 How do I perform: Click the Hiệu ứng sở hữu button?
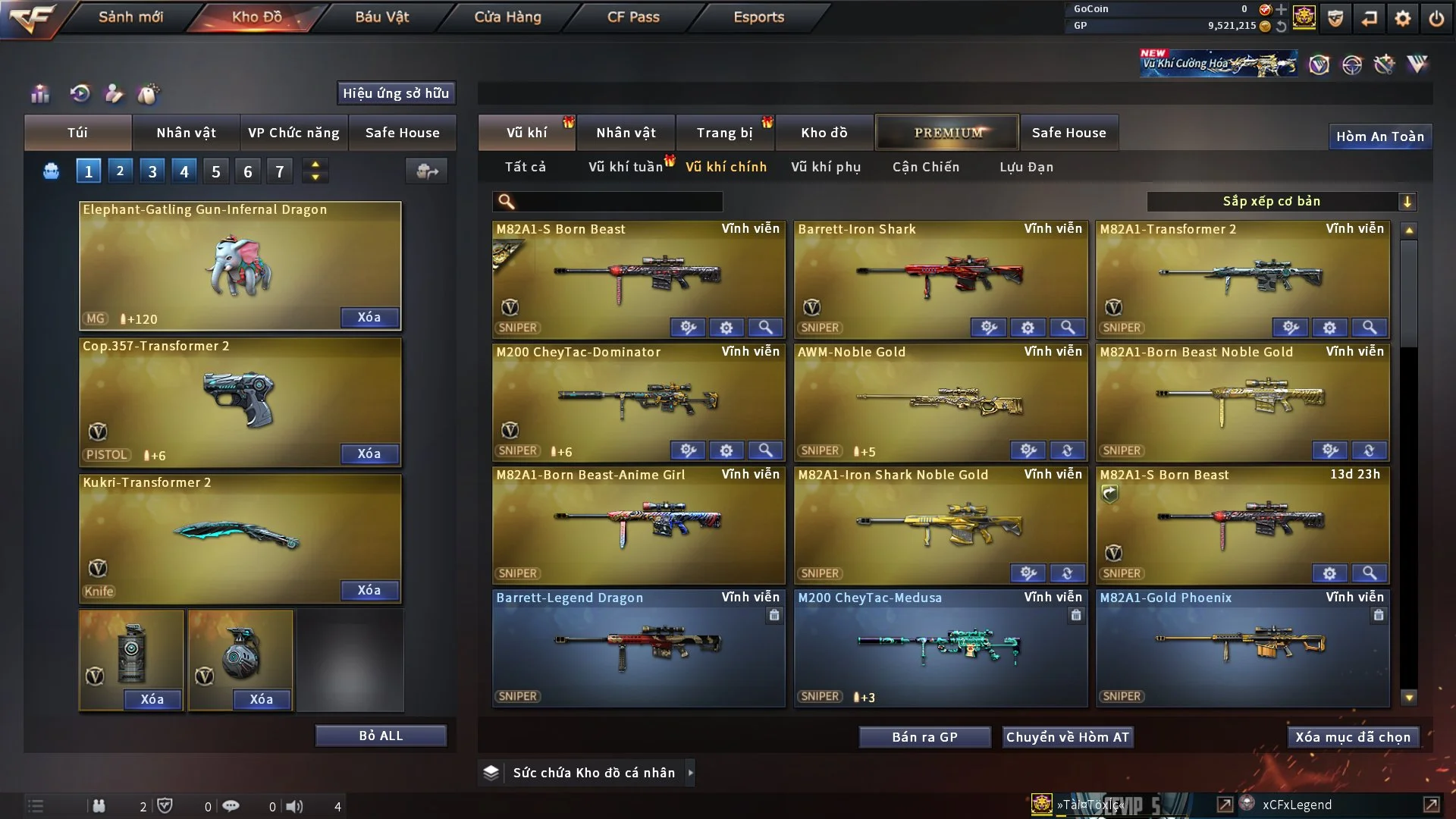click(396, 93)
